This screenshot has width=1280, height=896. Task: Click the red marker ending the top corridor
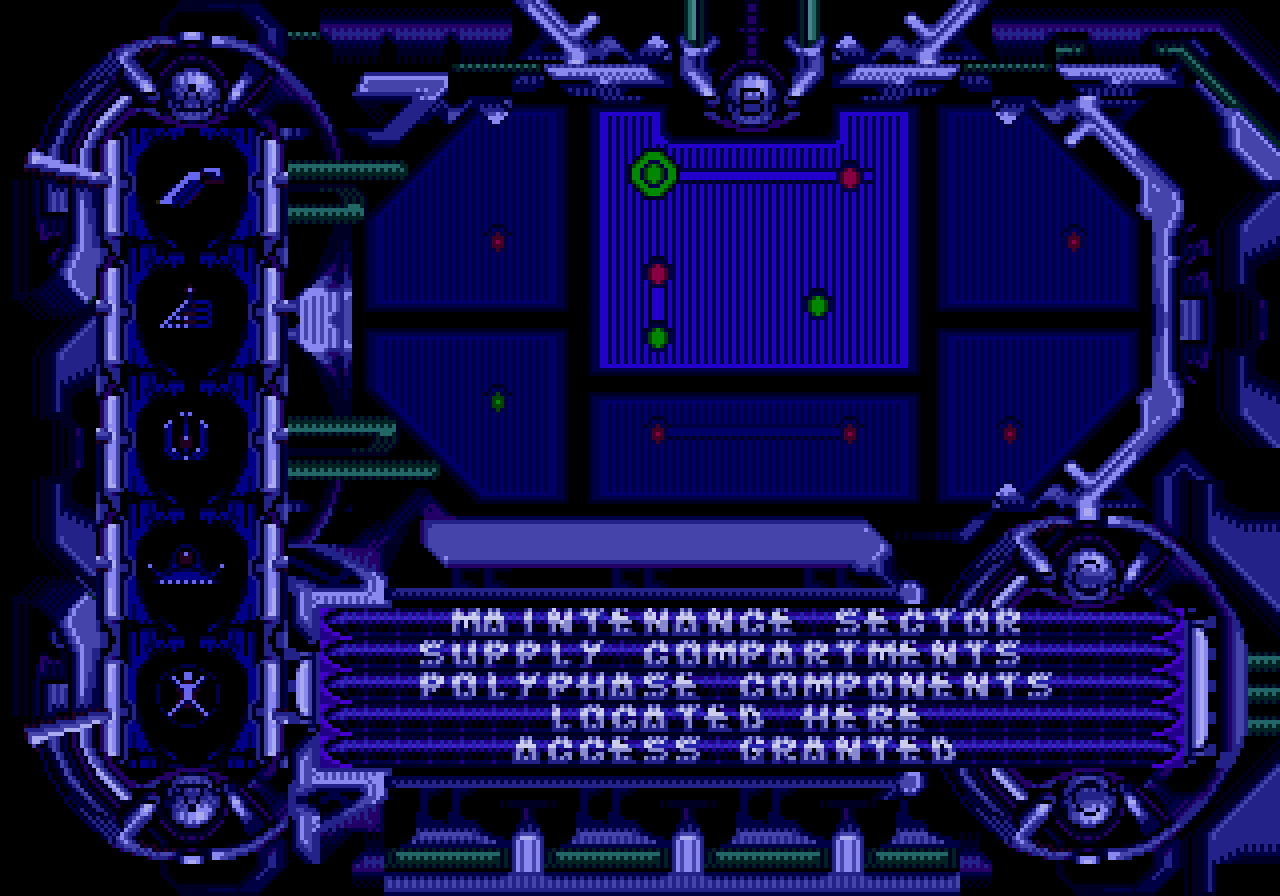point(850,178)
